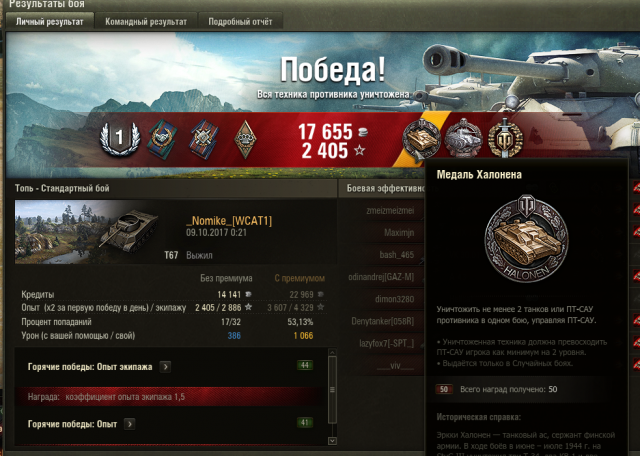Click player name _Nomike_[WCAT1]
The width and height of the screenshot is (640, 456).
click(229, 220)
